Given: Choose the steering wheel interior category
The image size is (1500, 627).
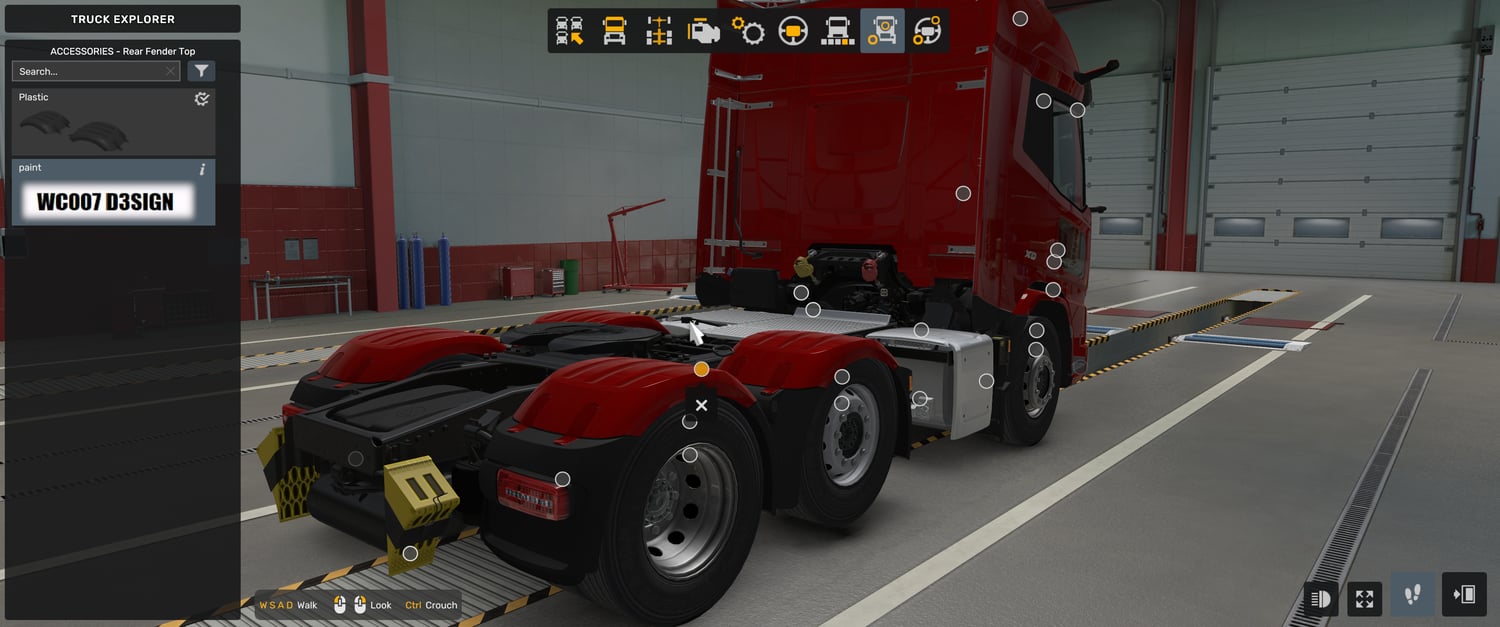Looking at the screenshot, I should (793, 31).
